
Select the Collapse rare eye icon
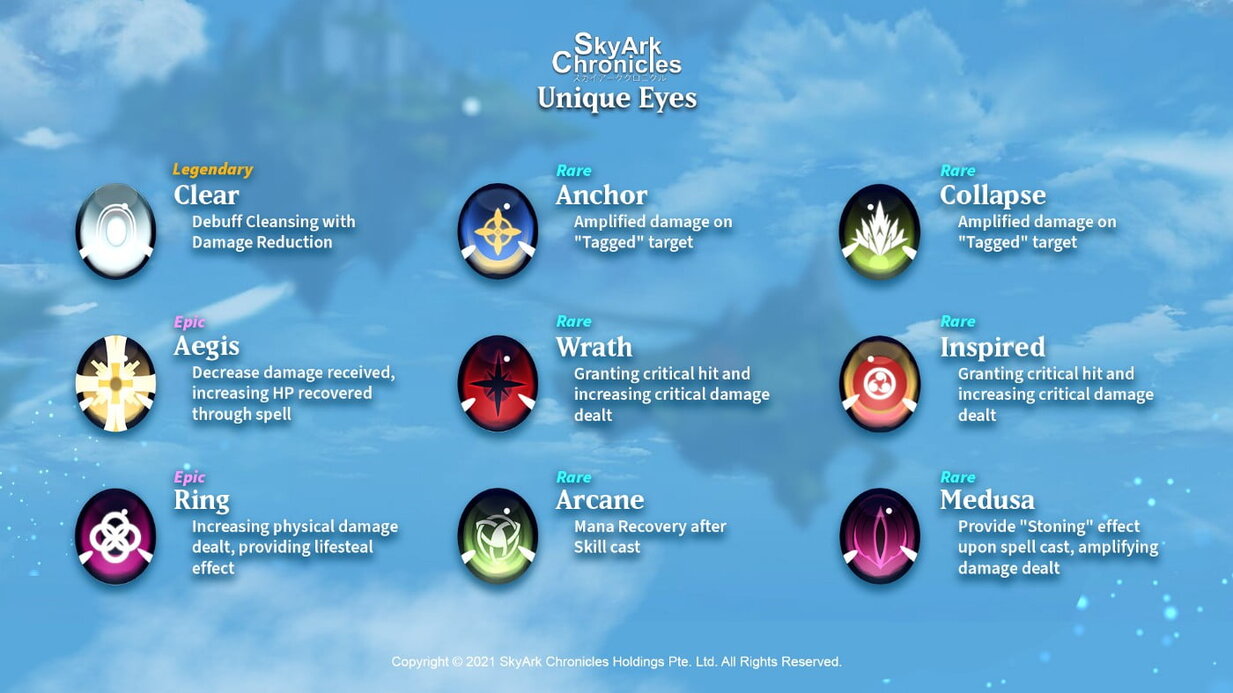[x=880, y=231]
